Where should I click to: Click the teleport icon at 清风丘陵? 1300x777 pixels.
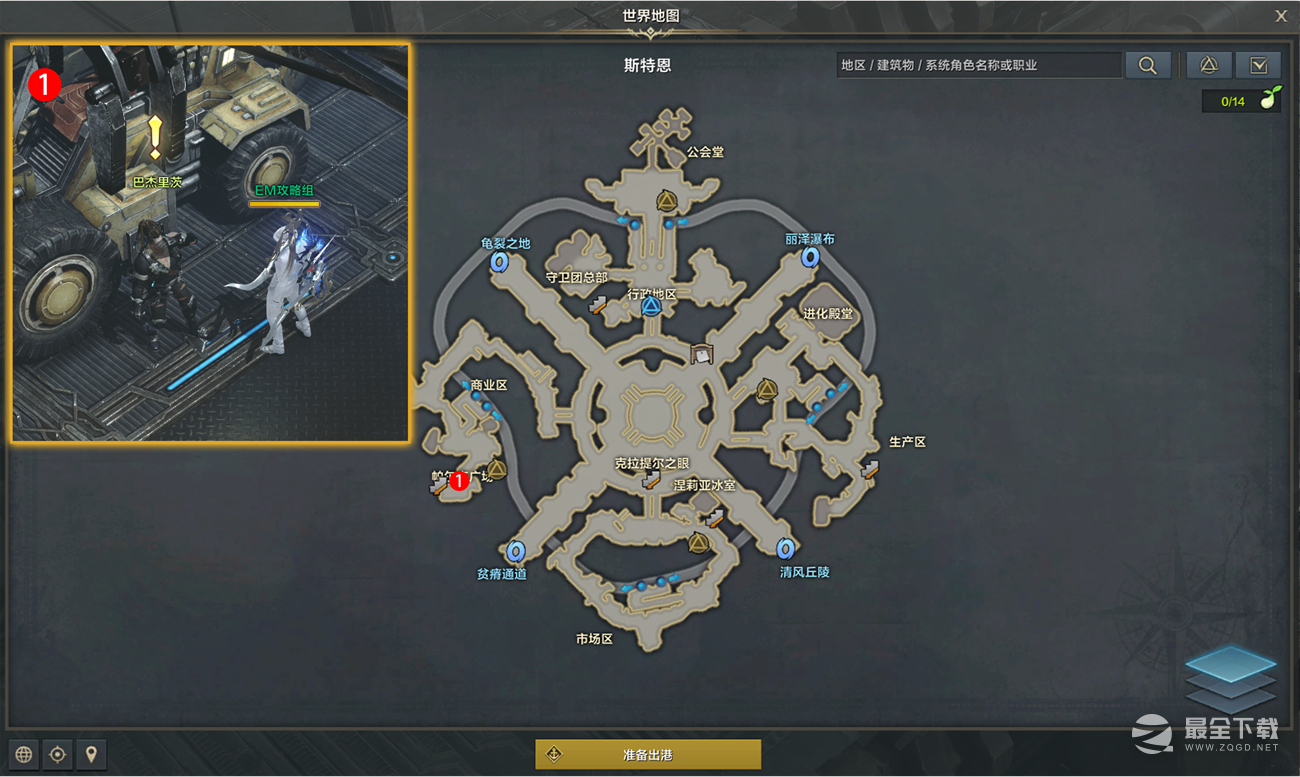click(x=785, y=548)
